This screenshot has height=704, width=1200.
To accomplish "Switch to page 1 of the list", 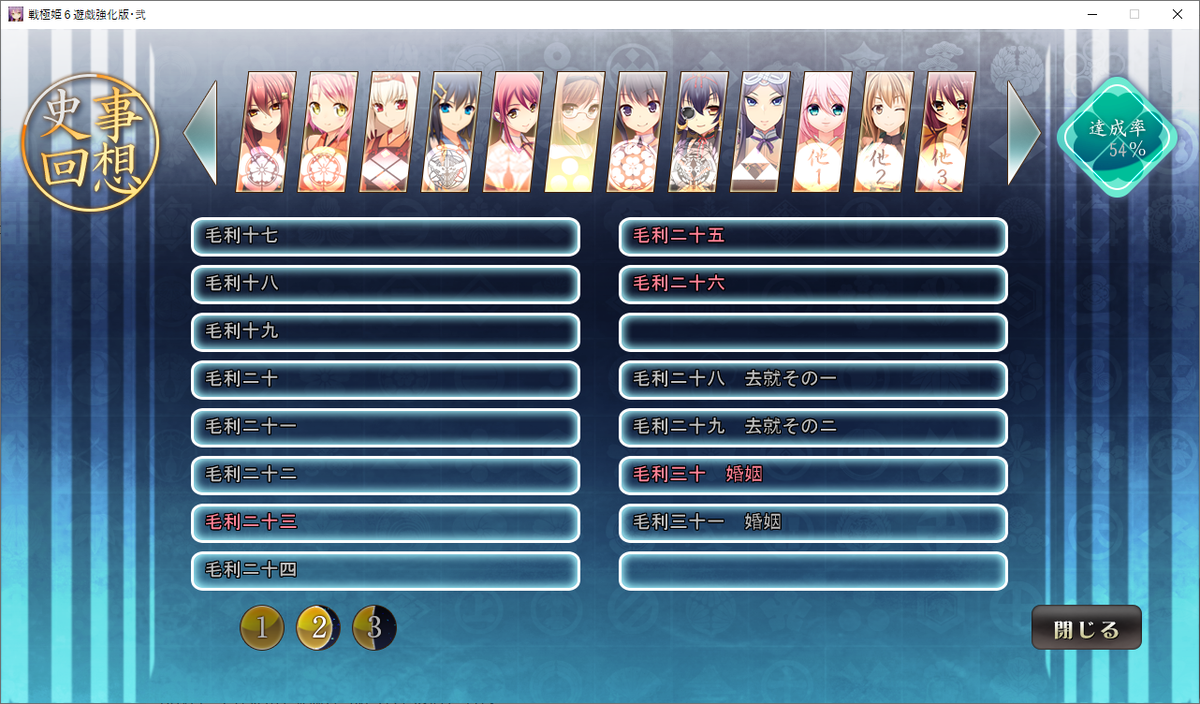I will click(262, 628).
